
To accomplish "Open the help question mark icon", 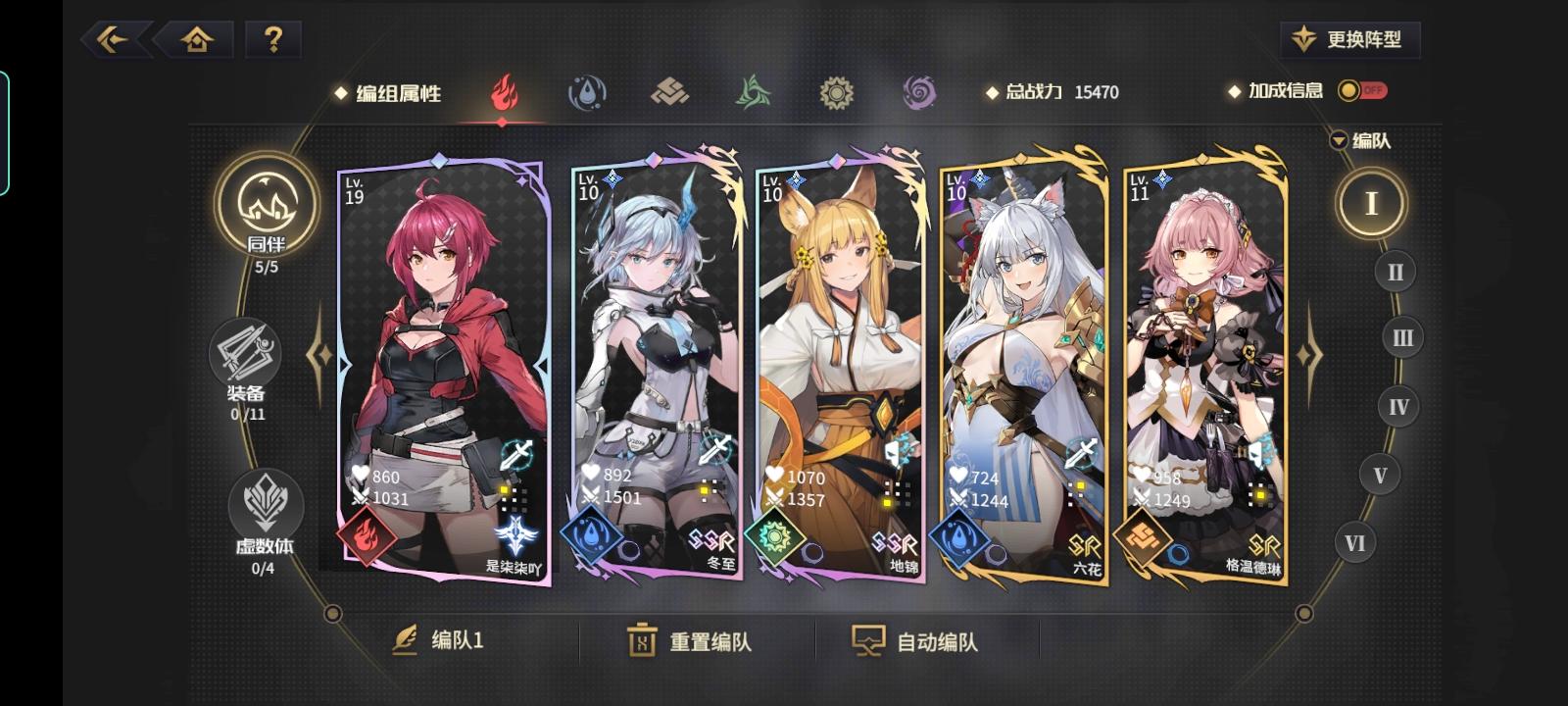I will pyautogui.click(x=274, y=39).
